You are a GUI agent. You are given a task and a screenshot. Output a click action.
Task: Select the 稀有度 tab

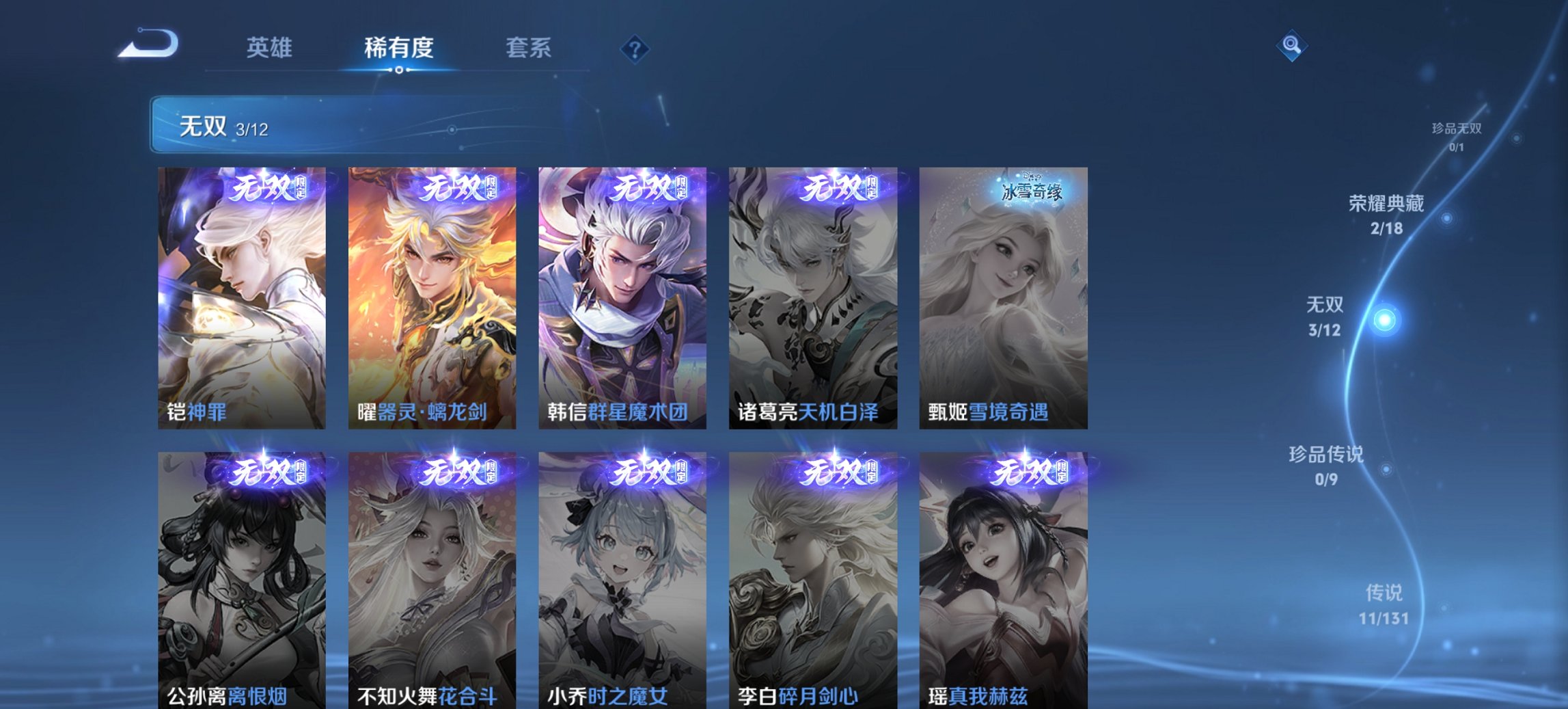point(400,48)
